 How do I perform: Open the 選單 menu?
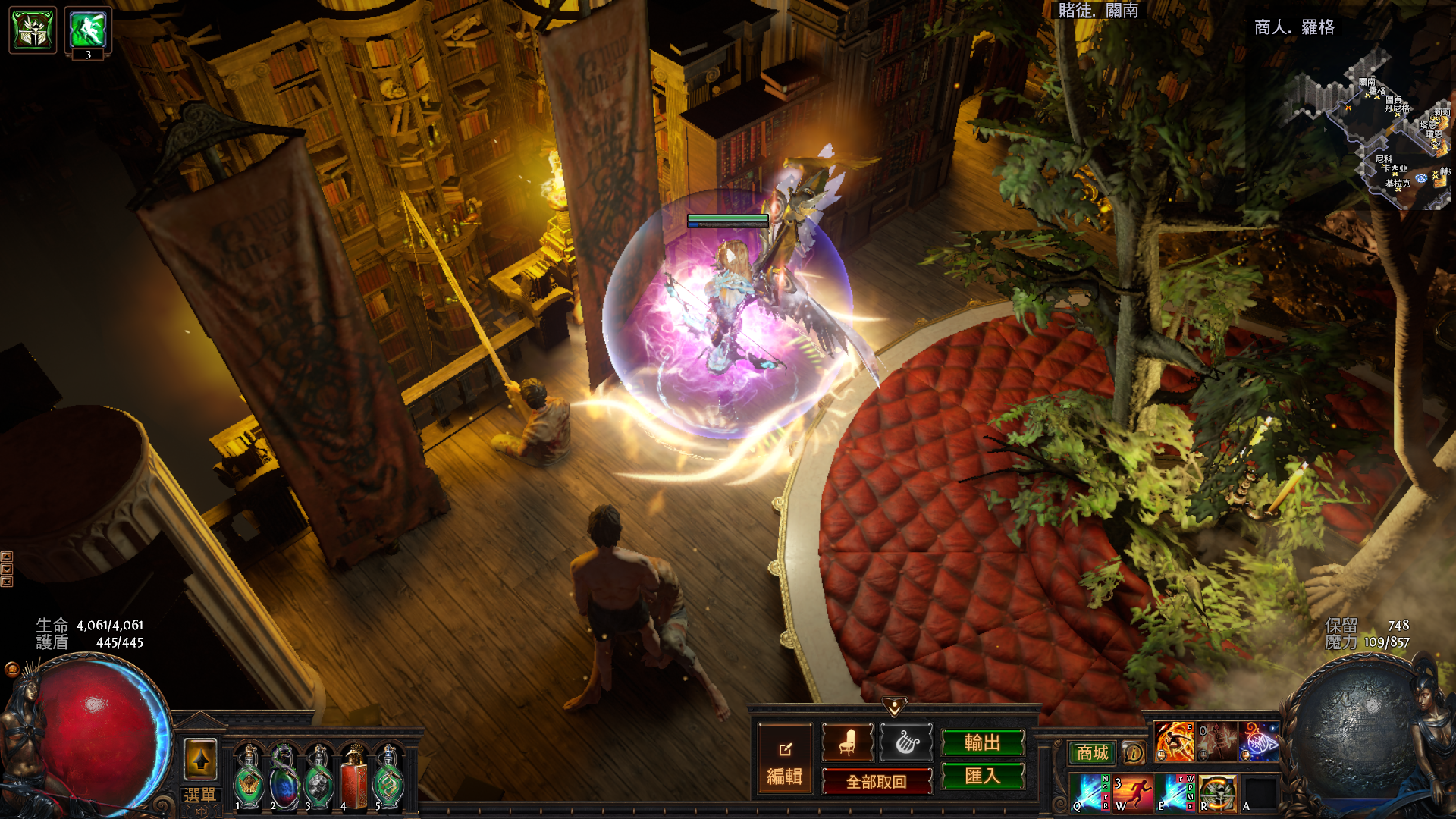pos(199,796)
